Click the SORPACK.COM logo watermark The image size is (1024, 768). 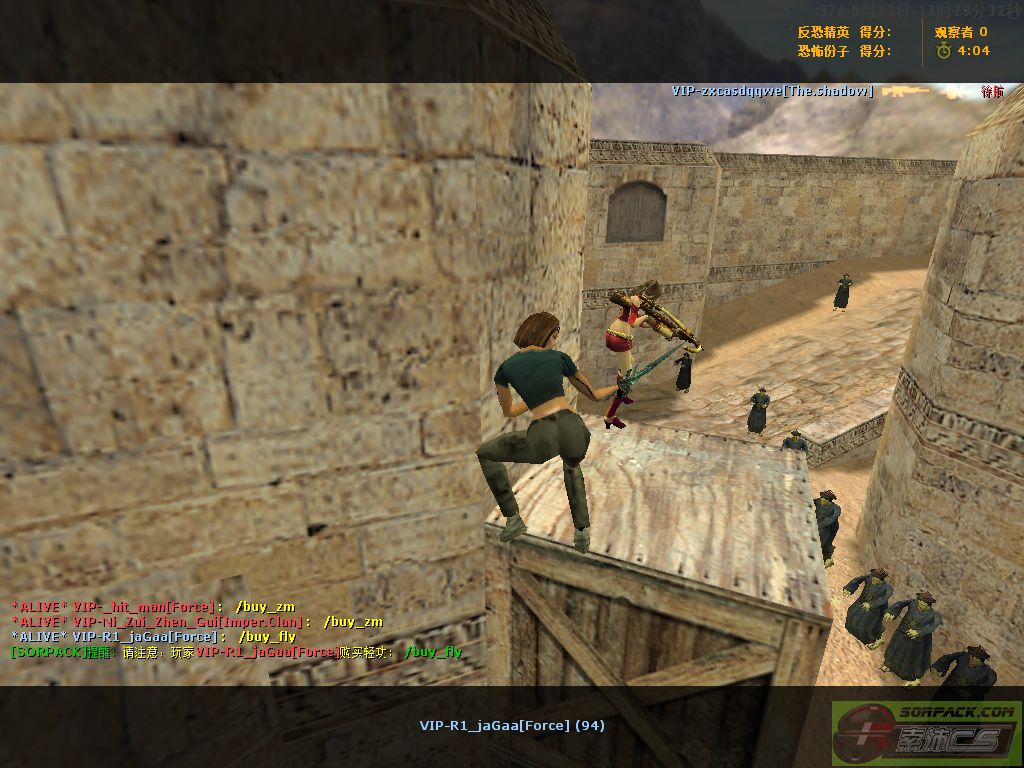pyautogui.click(x=926, y=733)
